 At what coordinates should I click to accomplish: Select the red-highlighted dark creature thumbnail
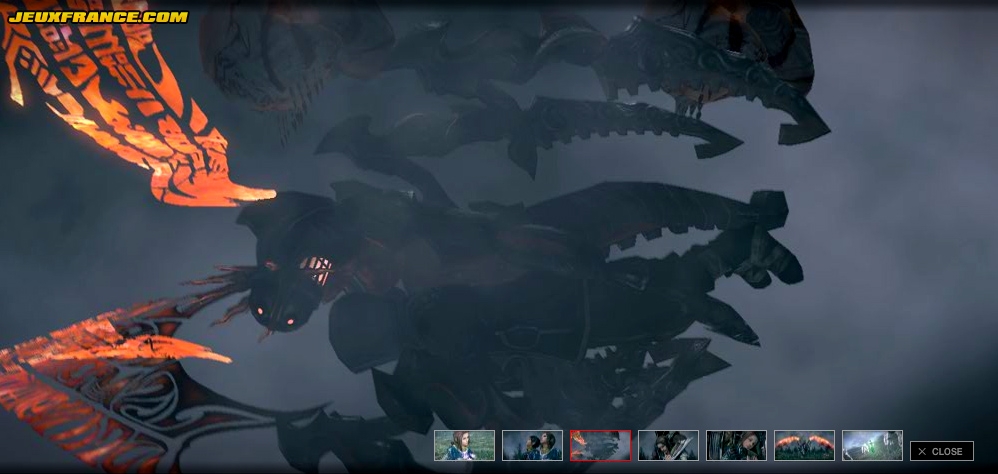600,445
